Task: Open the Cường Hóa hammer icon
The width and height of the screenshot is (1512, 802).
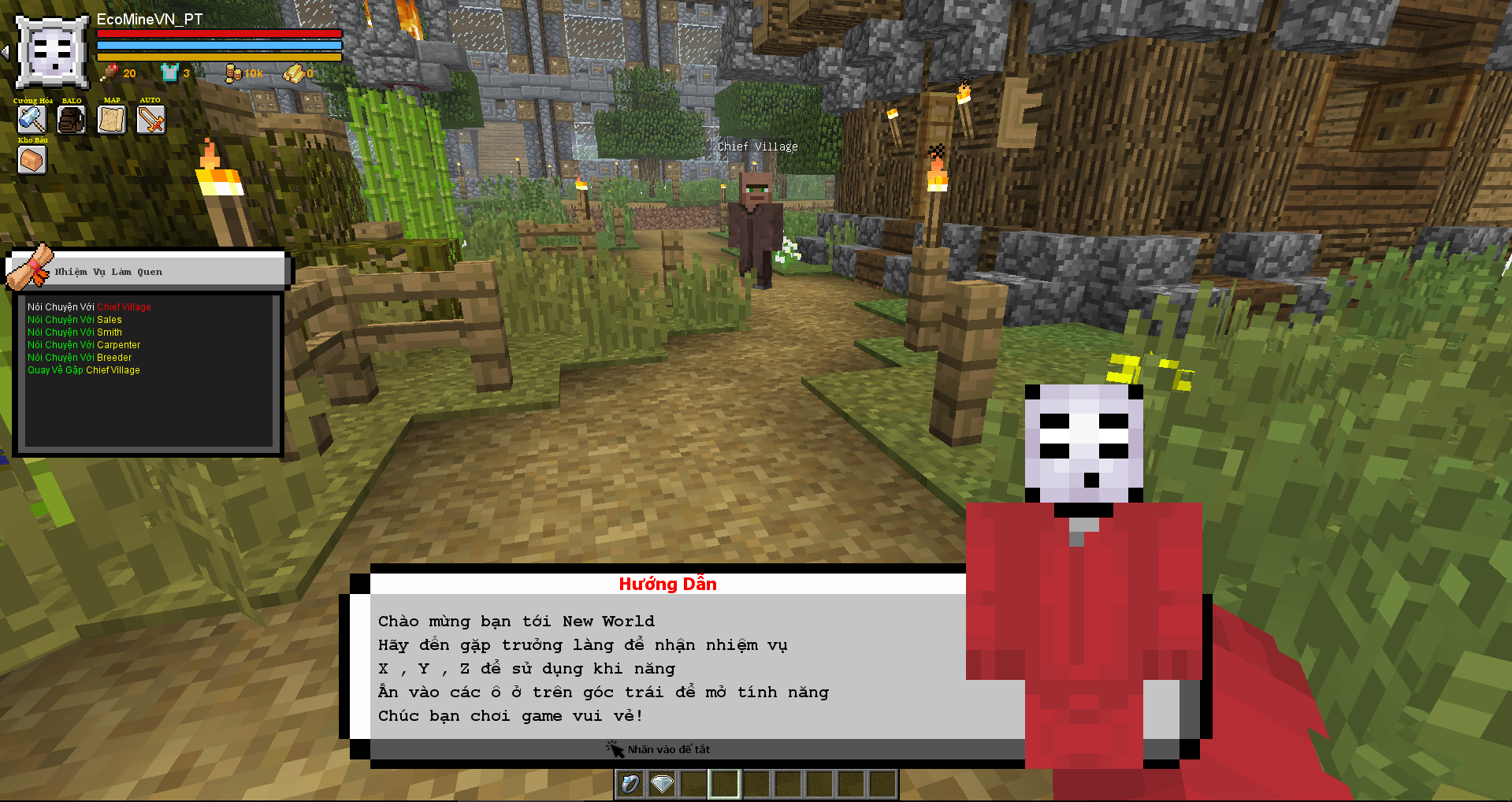Action: [32, 120]
